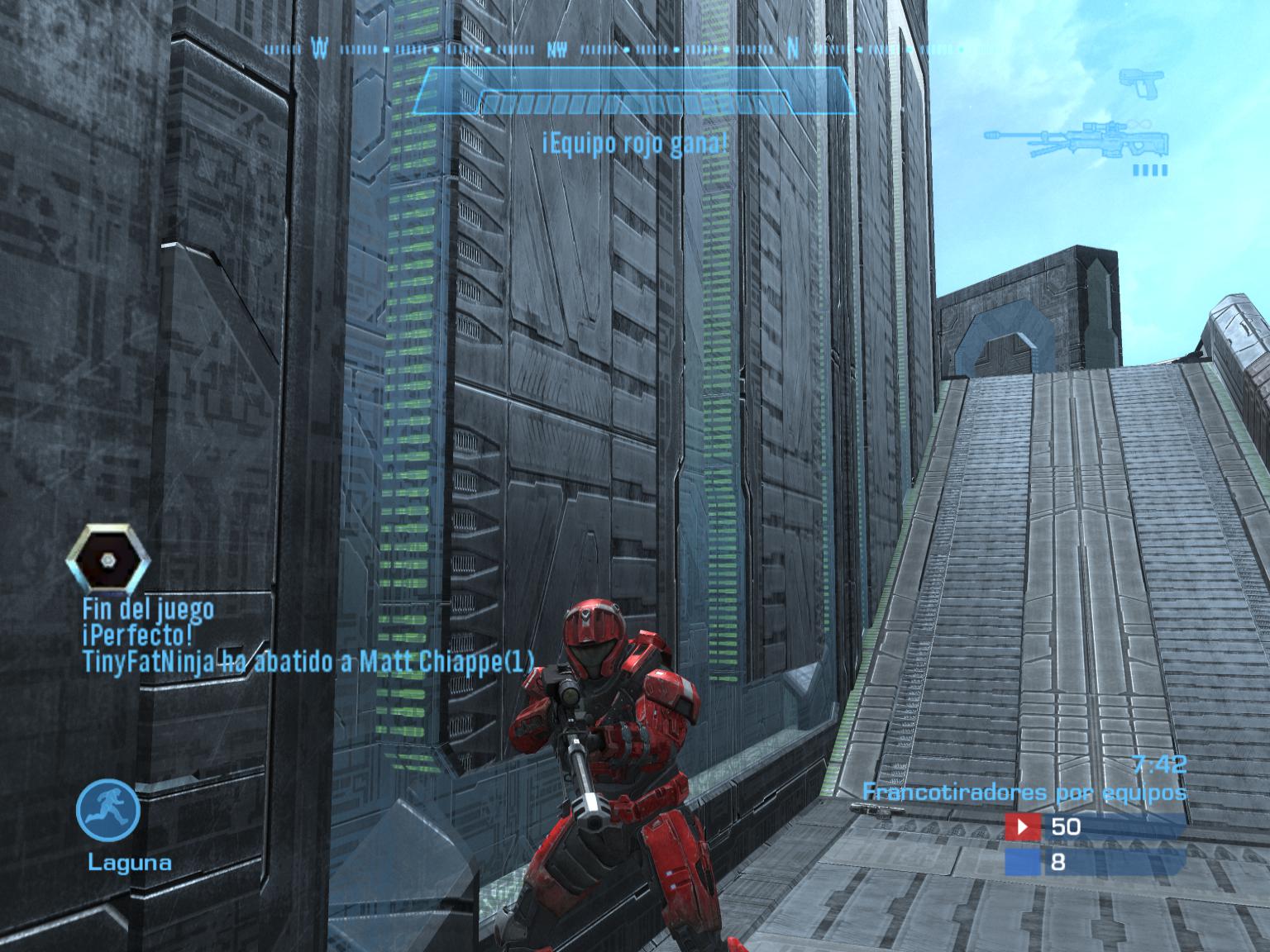Click the hexagonal Perfection medal icon
Viewport: 1270px width, 952px height.
click(108, 559)
